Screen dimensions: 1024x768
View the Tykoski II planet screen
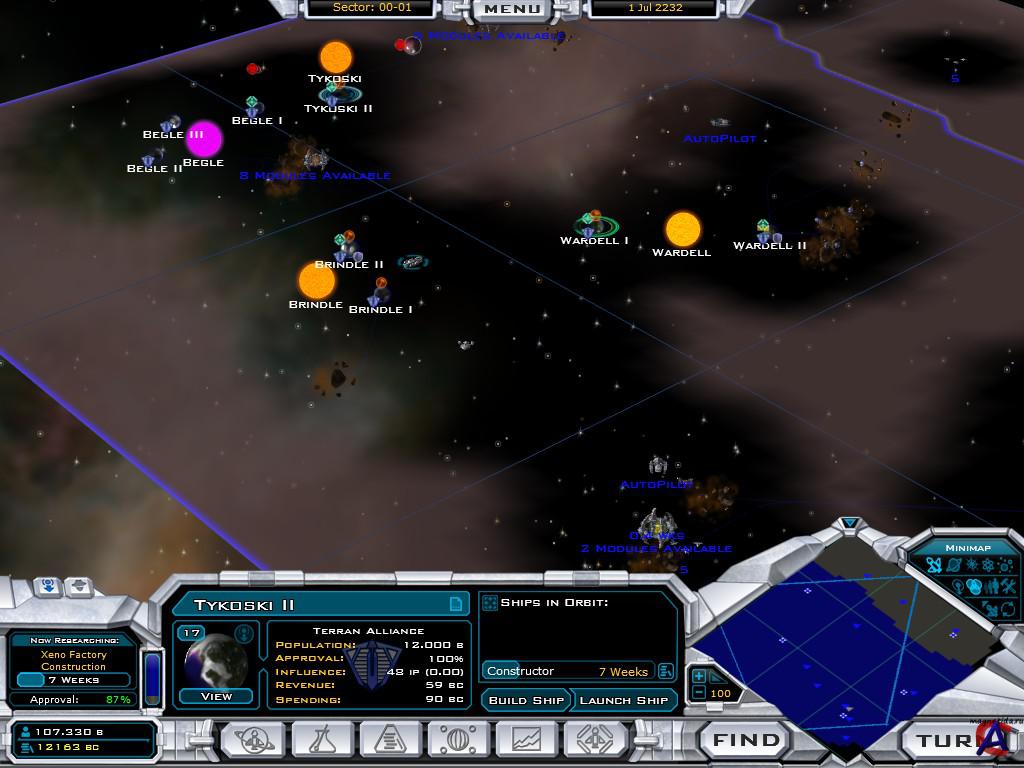pos(216,696)
